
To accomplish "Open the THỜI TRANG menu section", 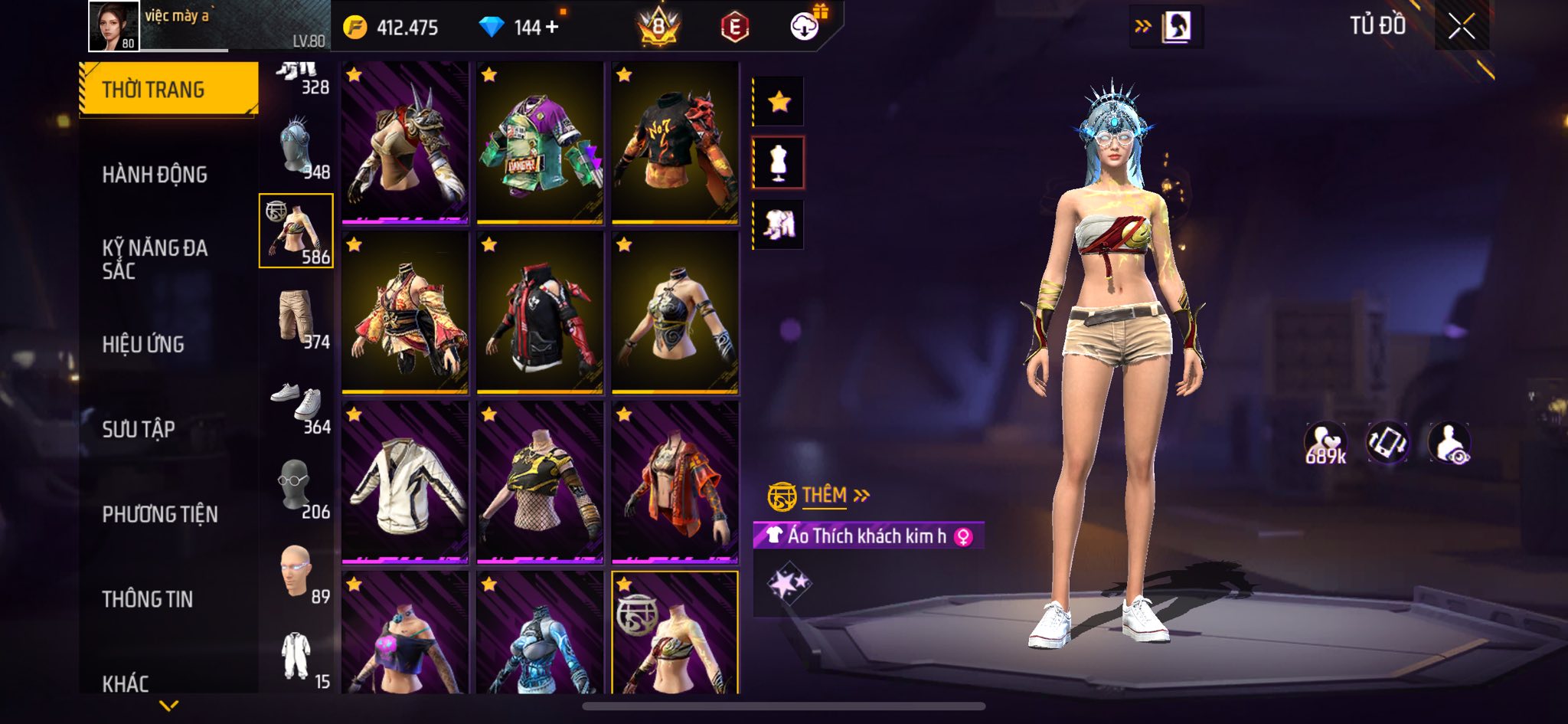I will [x=168, y=90].
